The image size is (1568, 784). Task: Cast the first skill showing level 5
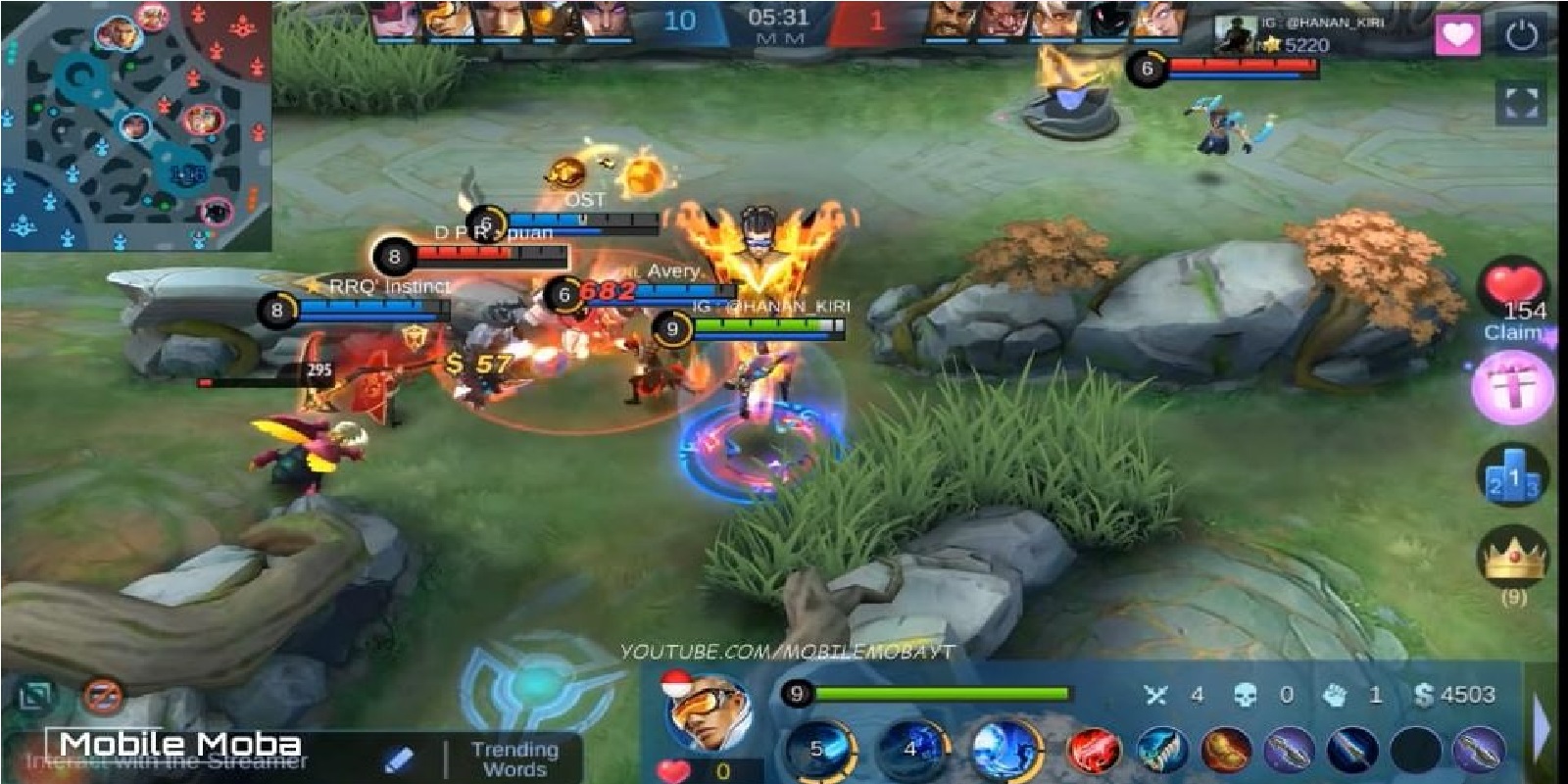[x=819, y=751]
